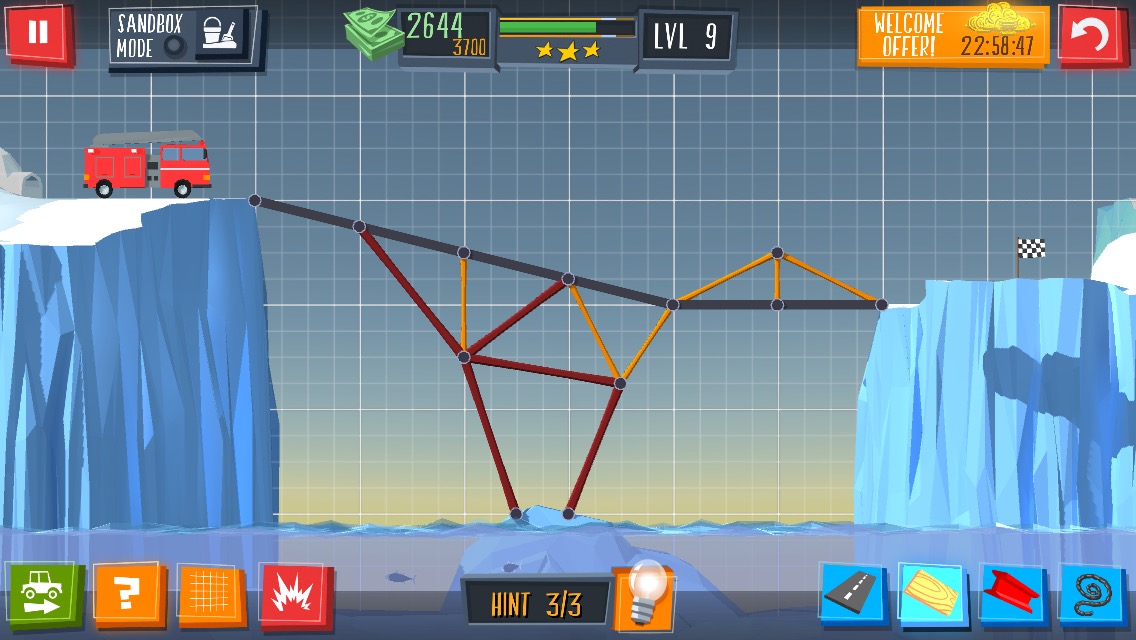Pick the red steel beam material
Screen dimensions: 1136x640
[1012, 594]
